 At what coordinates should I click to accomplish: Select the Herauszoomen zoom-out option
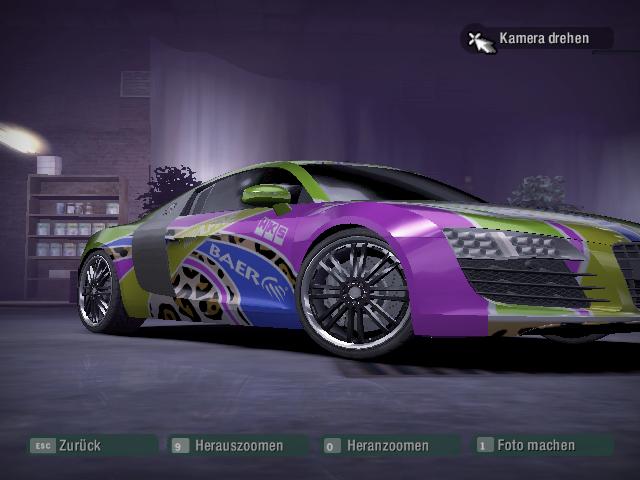pyautogui.click(x=238, y=445)
